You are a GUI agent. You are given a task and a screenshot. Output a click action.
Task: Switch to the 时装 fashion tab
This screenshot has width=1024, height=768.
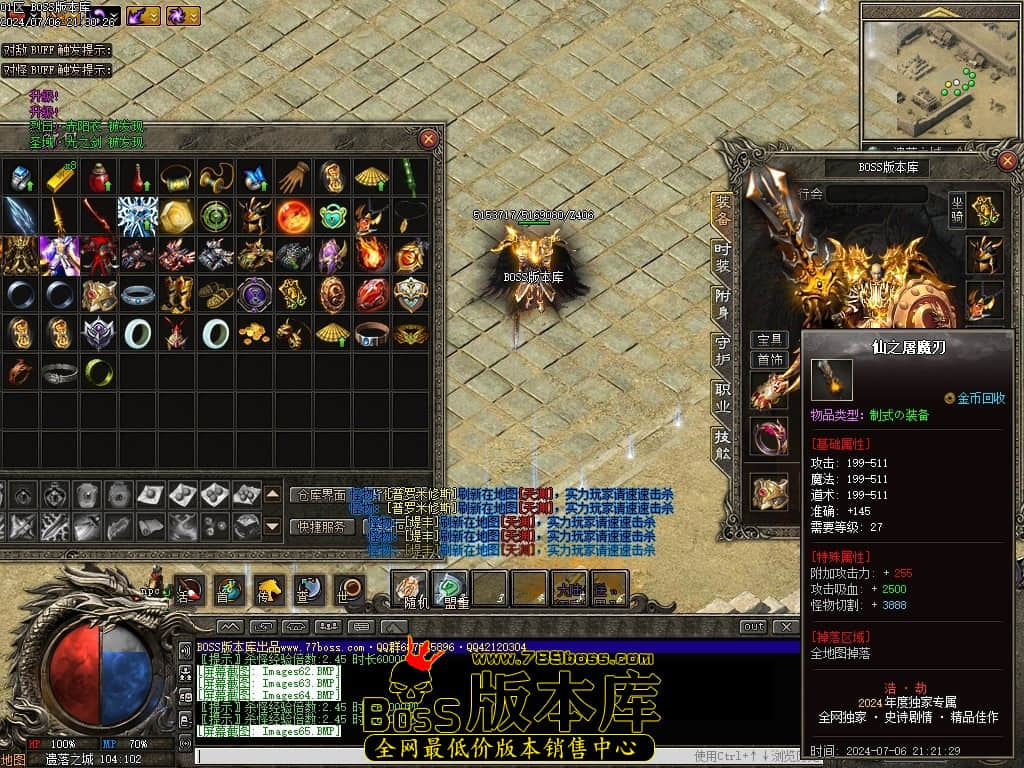722,256
